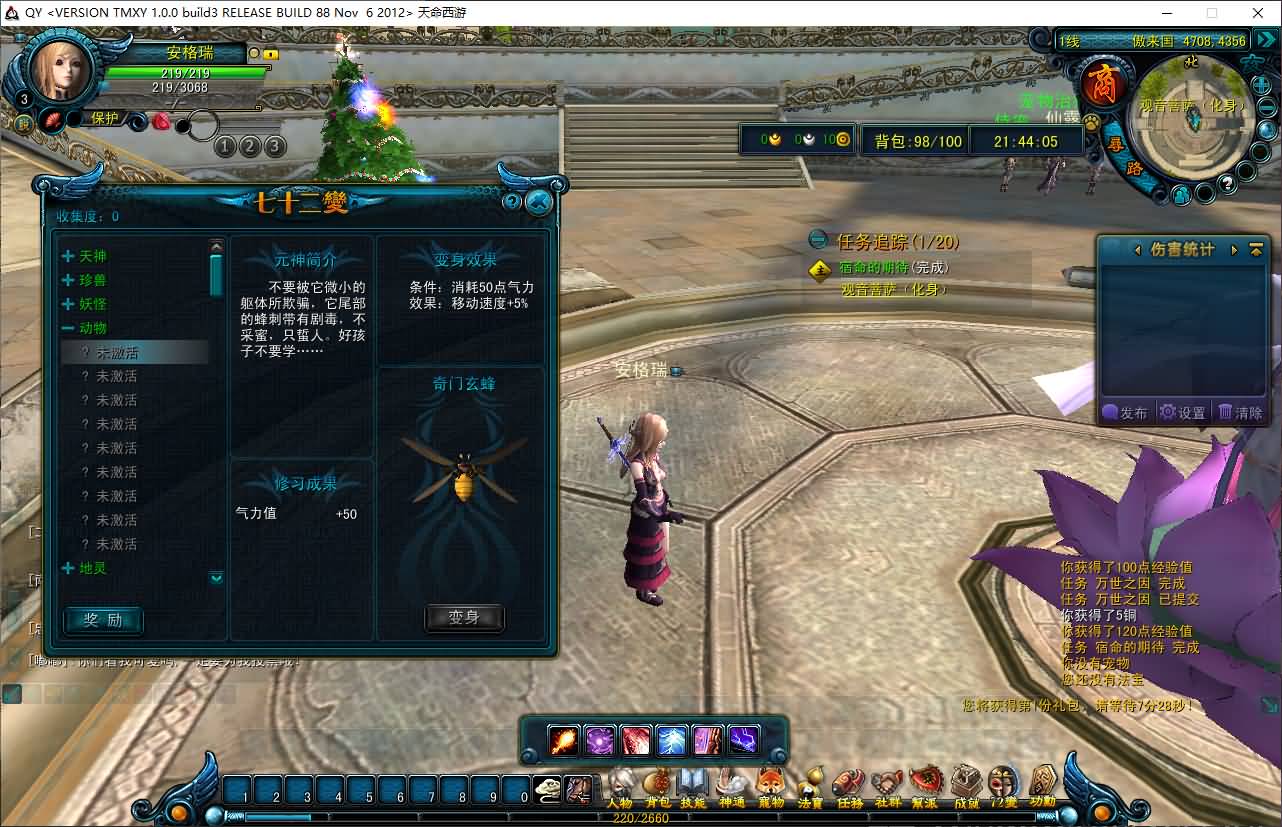Image resolution: width=1282 pixels, height=827 pixels.
Task: Collapse the 动物 category
Action: click(x=68, y=328)
